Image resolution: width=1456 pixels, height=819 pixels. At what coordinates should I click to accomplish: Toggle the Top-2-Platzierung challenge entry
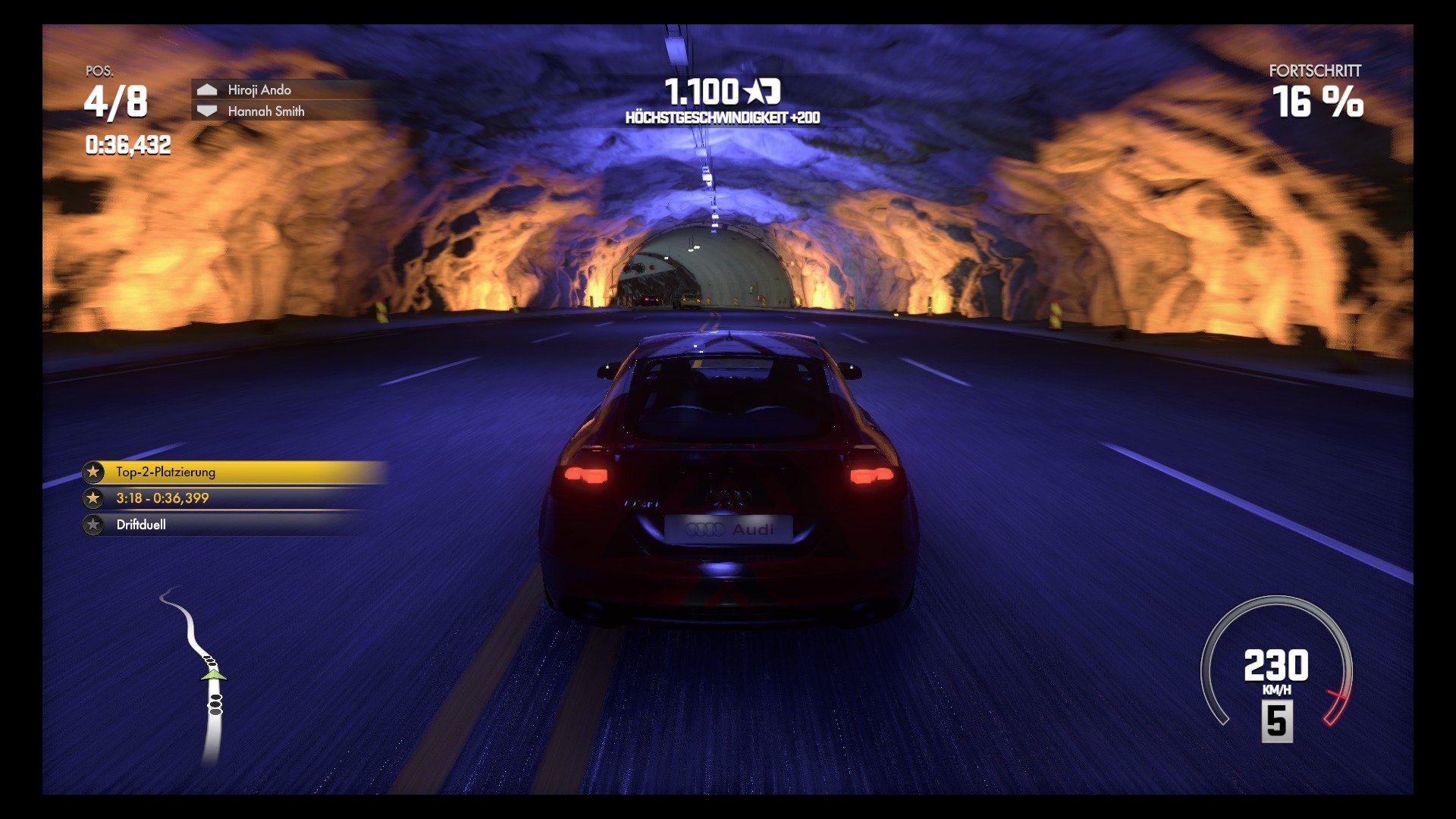[190, 472]
